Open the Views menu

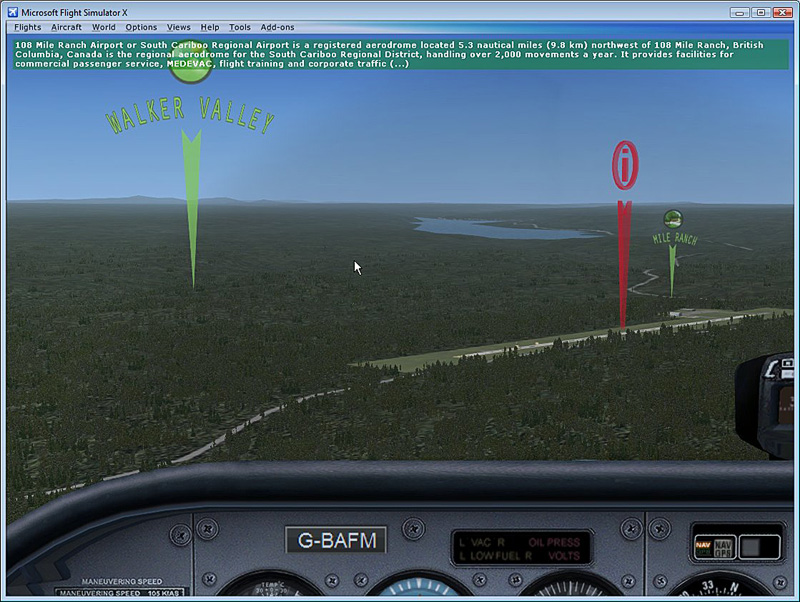(x=179, y=27)
